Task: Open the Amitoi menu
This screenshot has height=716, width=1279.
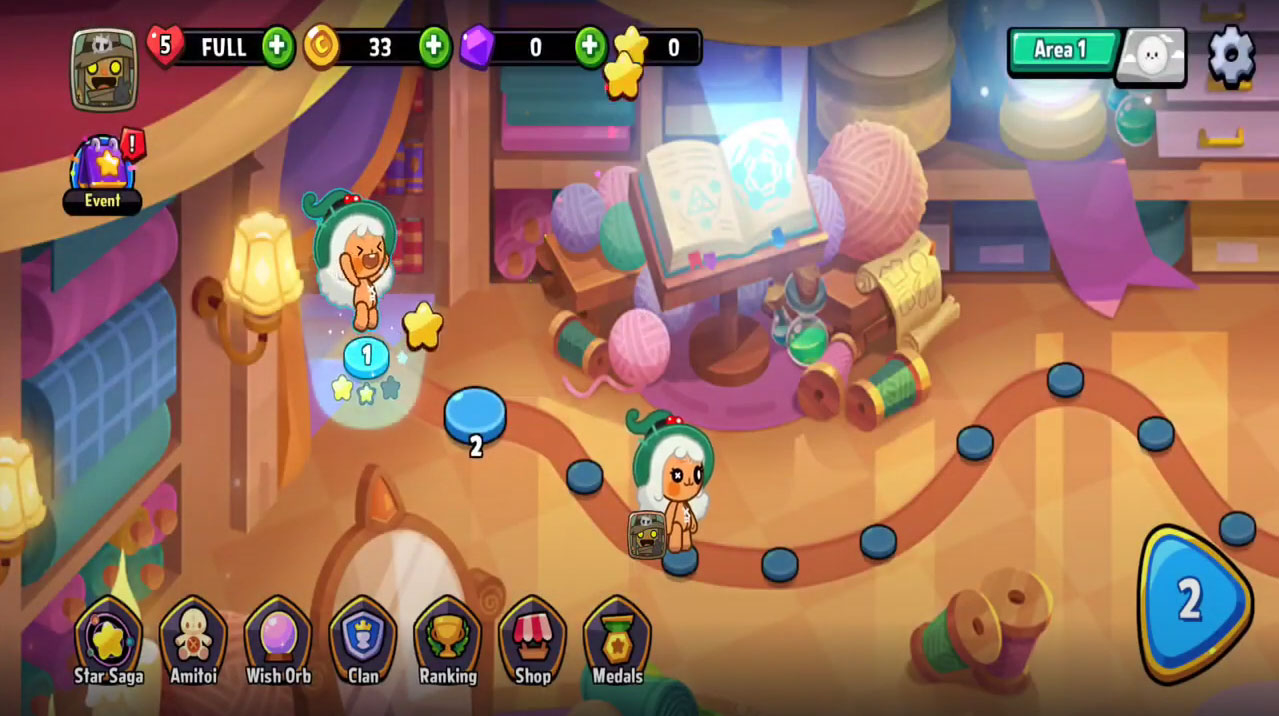Action: point(193,642)
